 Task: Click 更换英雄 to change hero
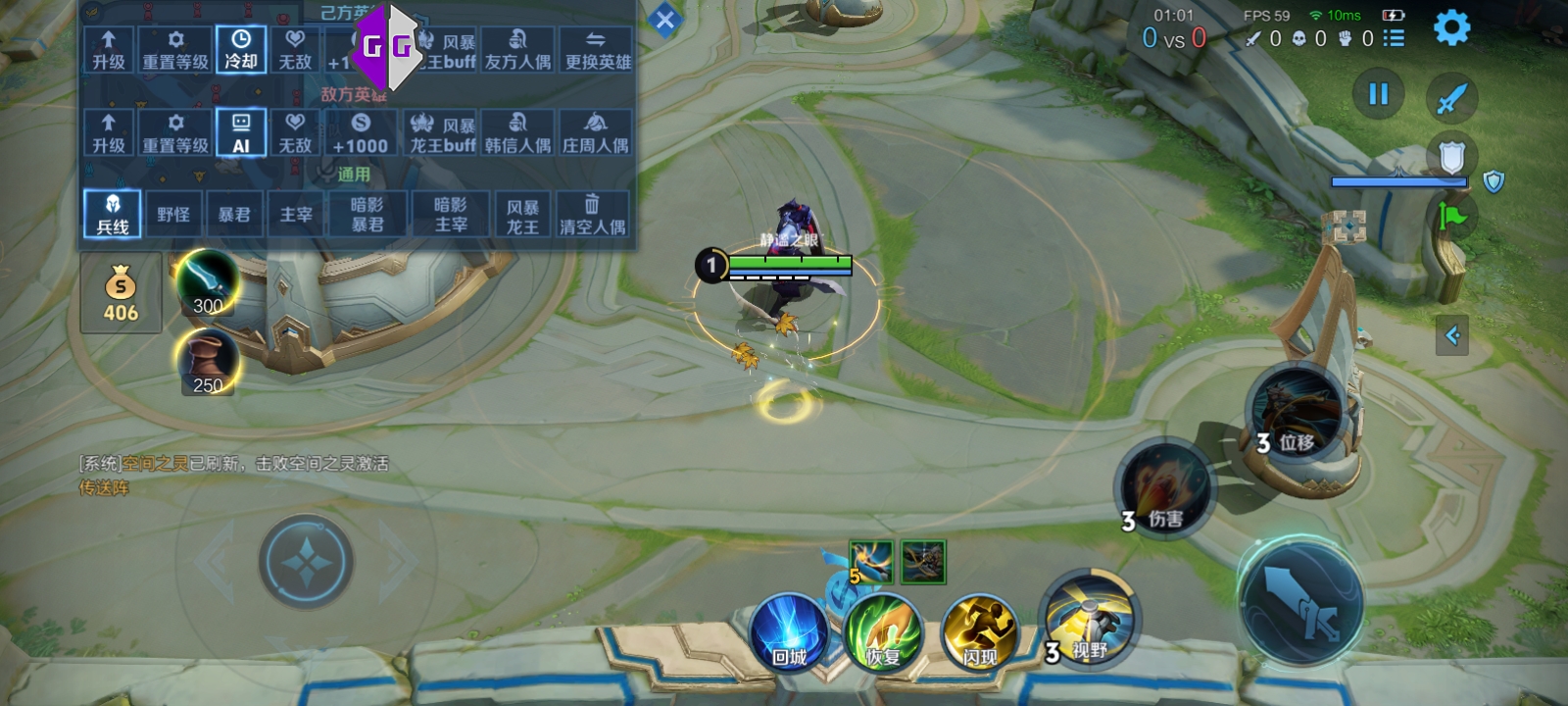598,50
